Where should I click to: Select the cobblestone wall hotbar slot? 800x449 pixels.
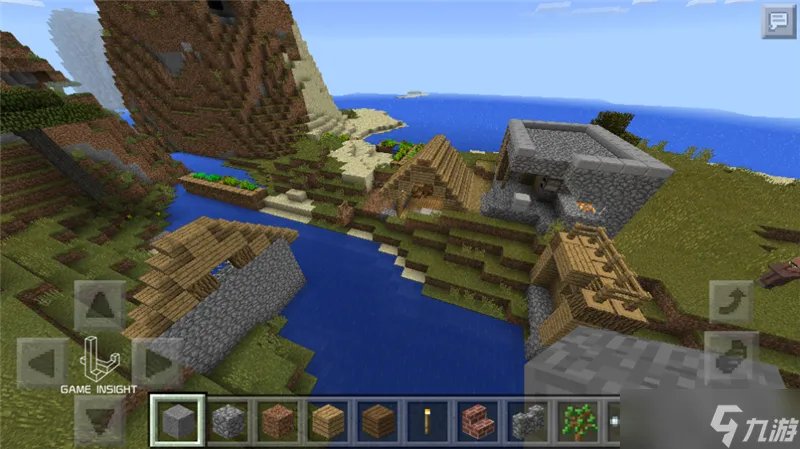point(528,421)
